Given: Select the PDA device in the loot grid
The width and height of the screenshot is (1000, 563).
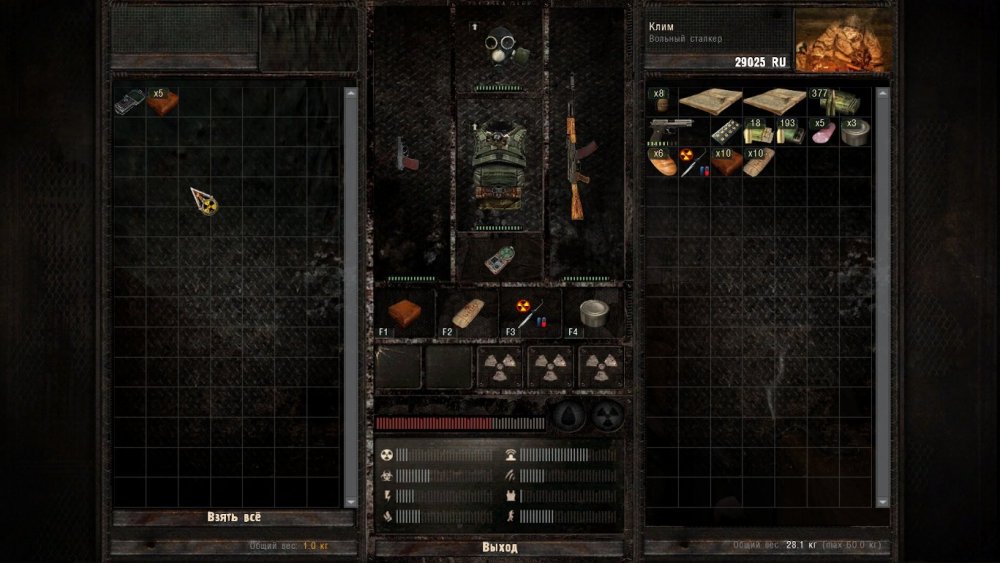Looking at the screenshot, I should click(x=130, y=101).
